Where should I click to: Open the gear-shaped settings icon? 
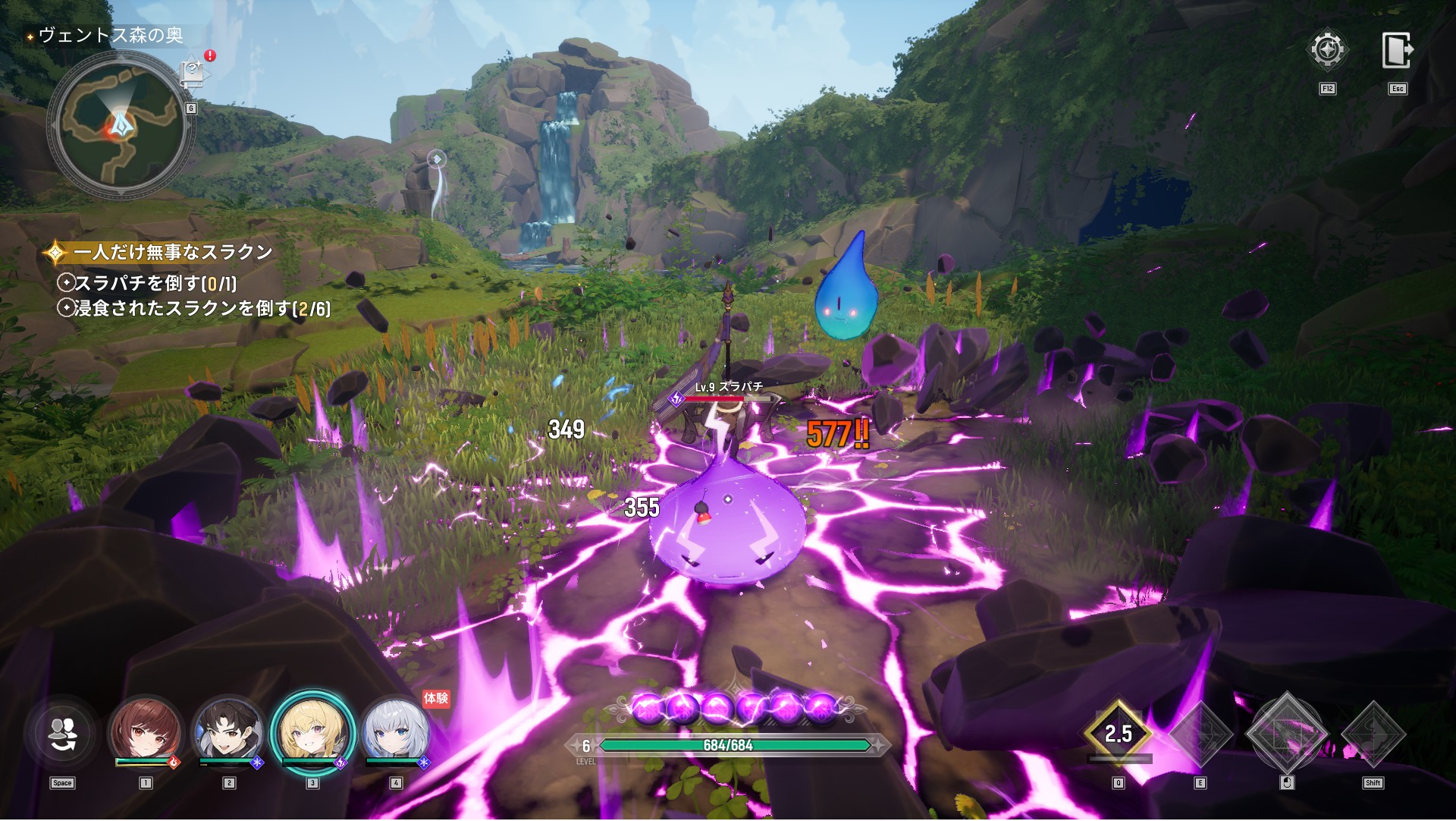pos(1326,51)
